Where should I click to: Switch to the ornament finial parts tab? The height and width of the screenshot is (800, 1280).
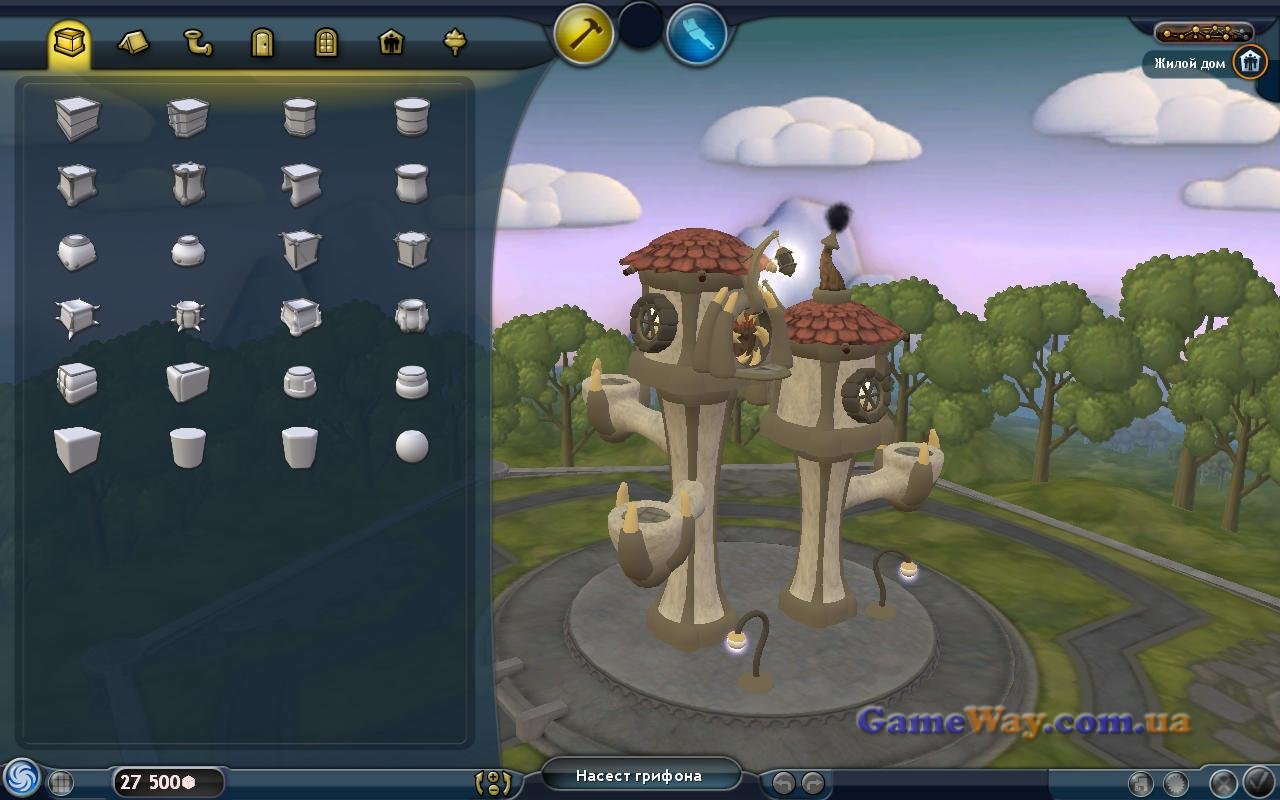pos(455,42)
